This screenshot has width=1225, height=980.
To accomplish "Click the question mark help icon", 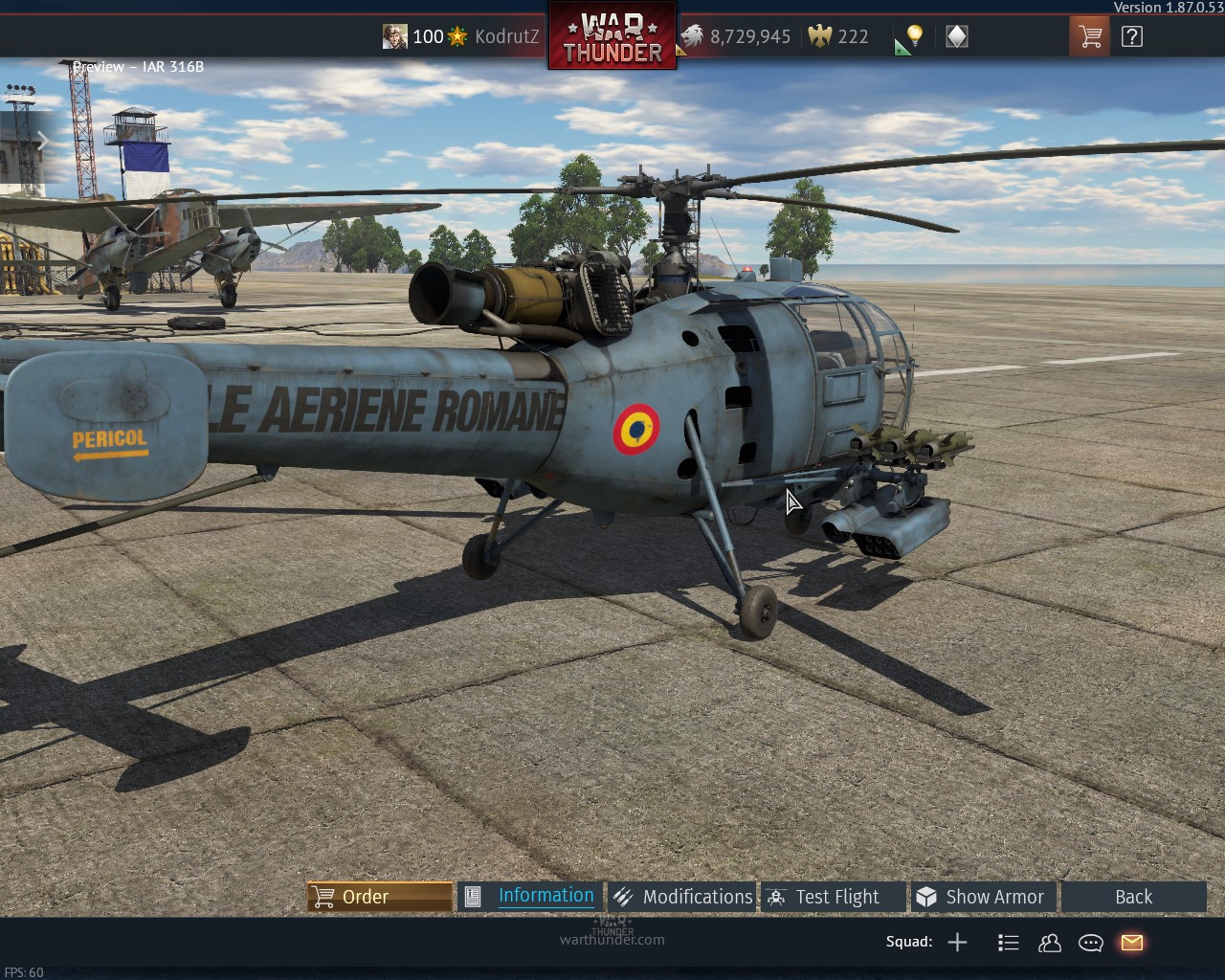I will click(x=1132, y=35).
